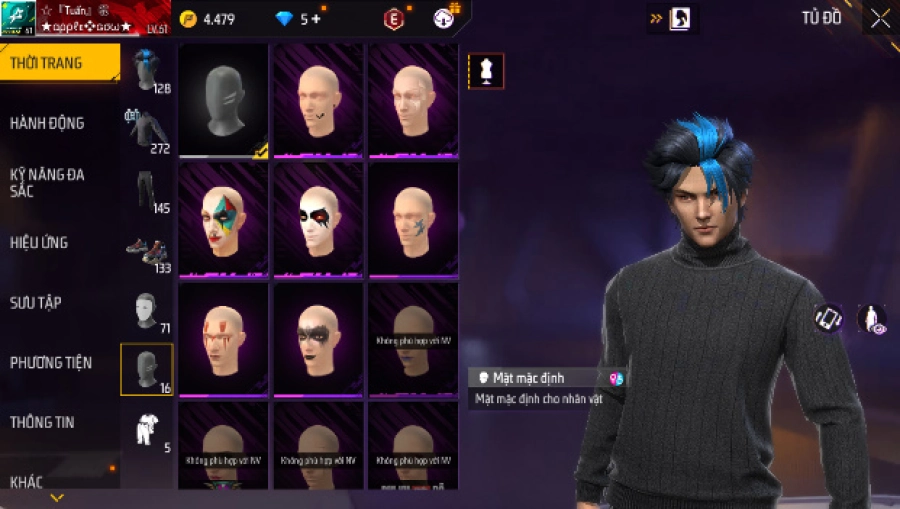Click the plus button next to diamonds
Viewport: 900px width, 509px height.
[x=316, y=19]
